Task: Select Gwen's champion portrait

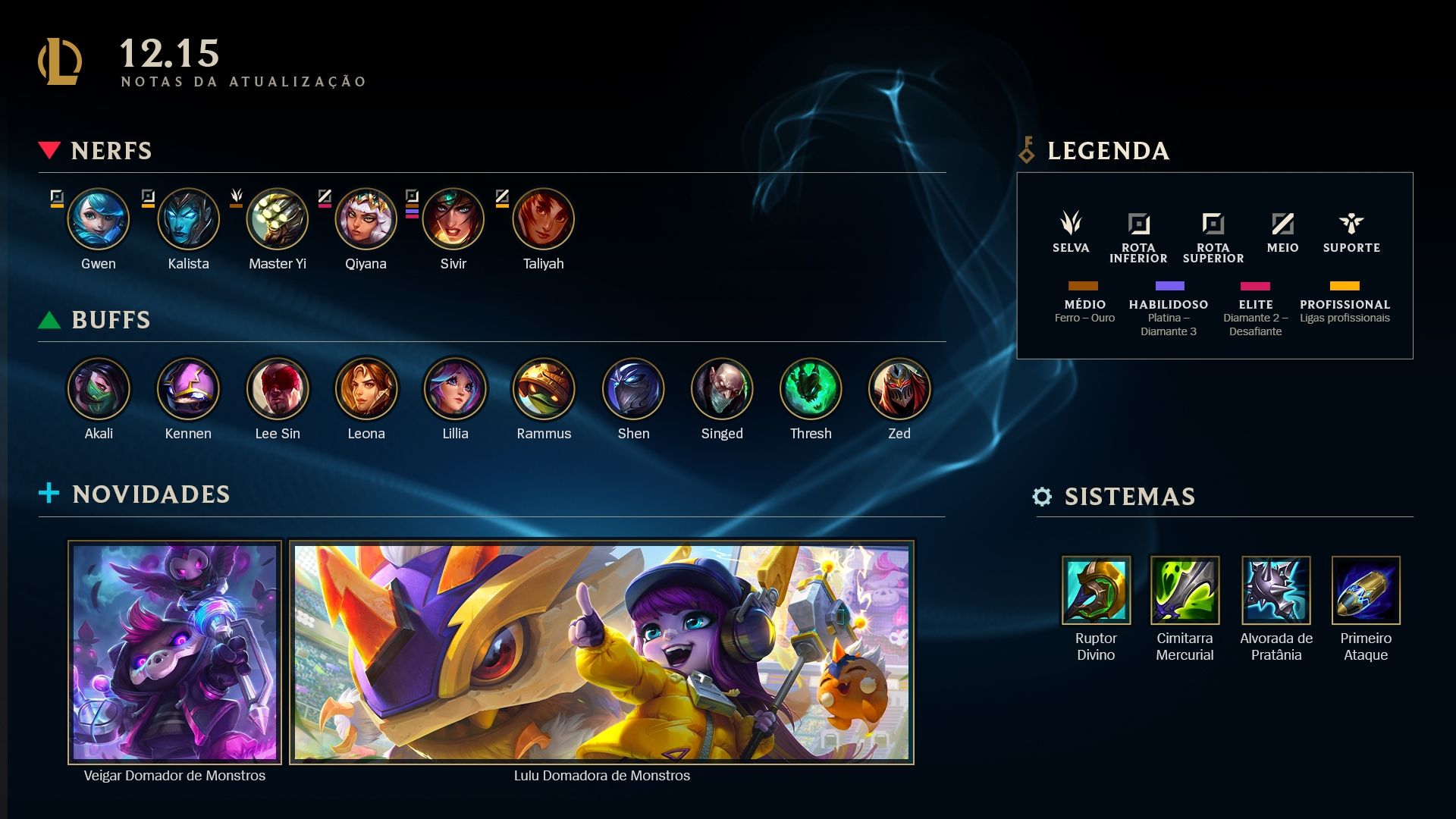Action: click(x=99, y=220)
